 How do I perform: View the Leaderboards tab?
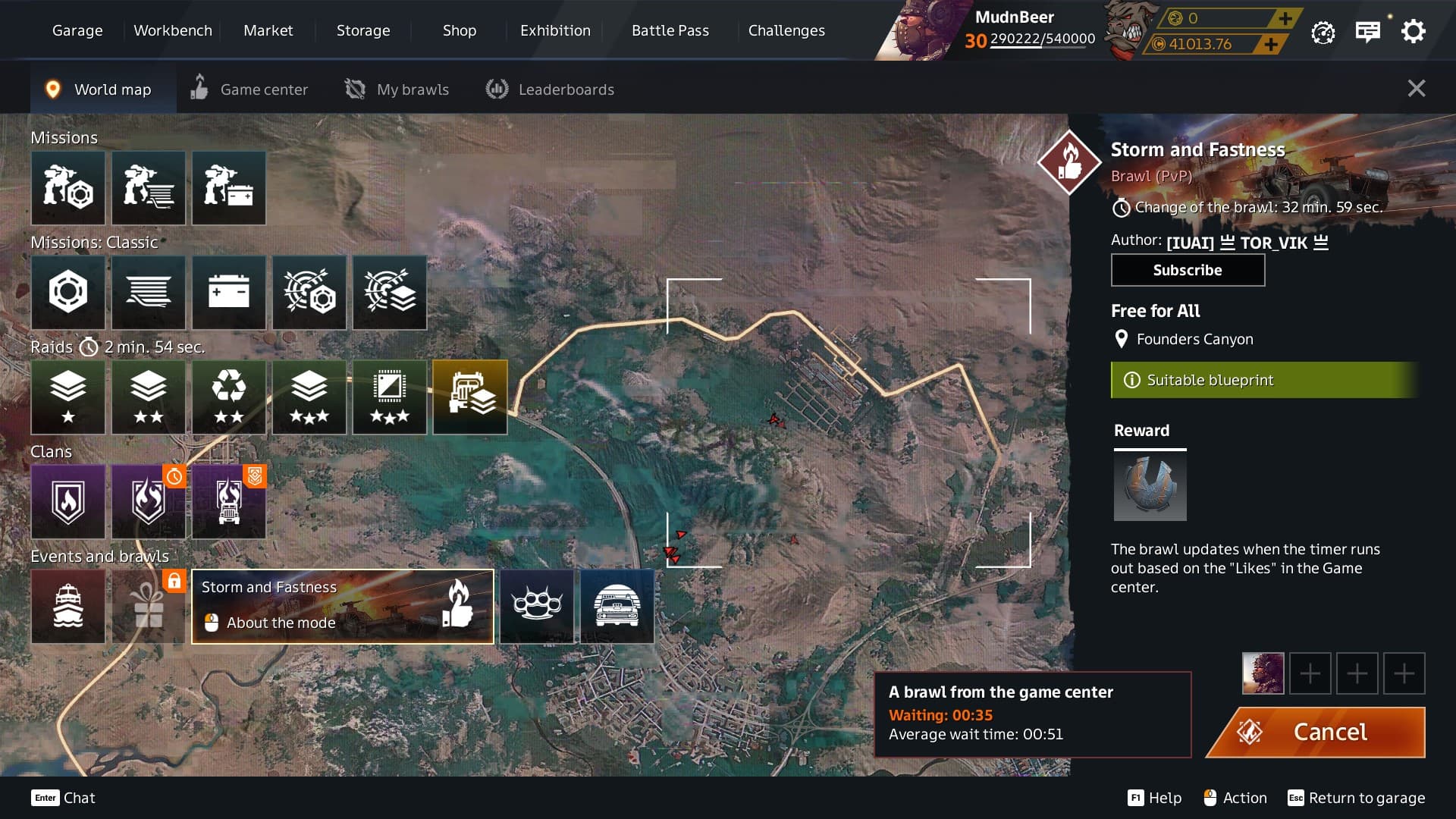(550, 89)
